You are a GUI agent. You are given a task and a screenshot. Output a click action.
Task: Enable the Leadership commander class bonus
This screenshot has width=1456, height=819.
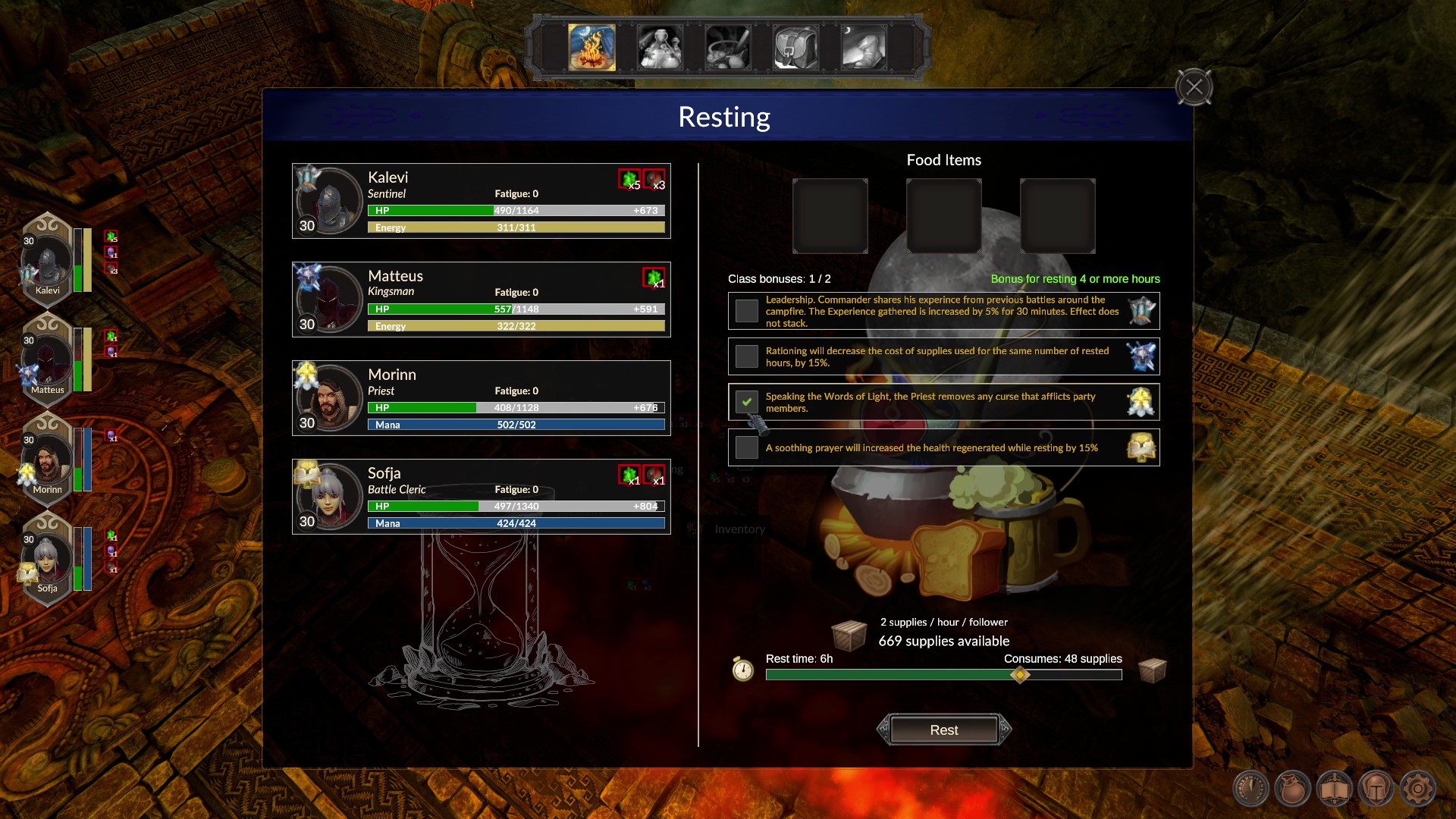tap(746, 311)
